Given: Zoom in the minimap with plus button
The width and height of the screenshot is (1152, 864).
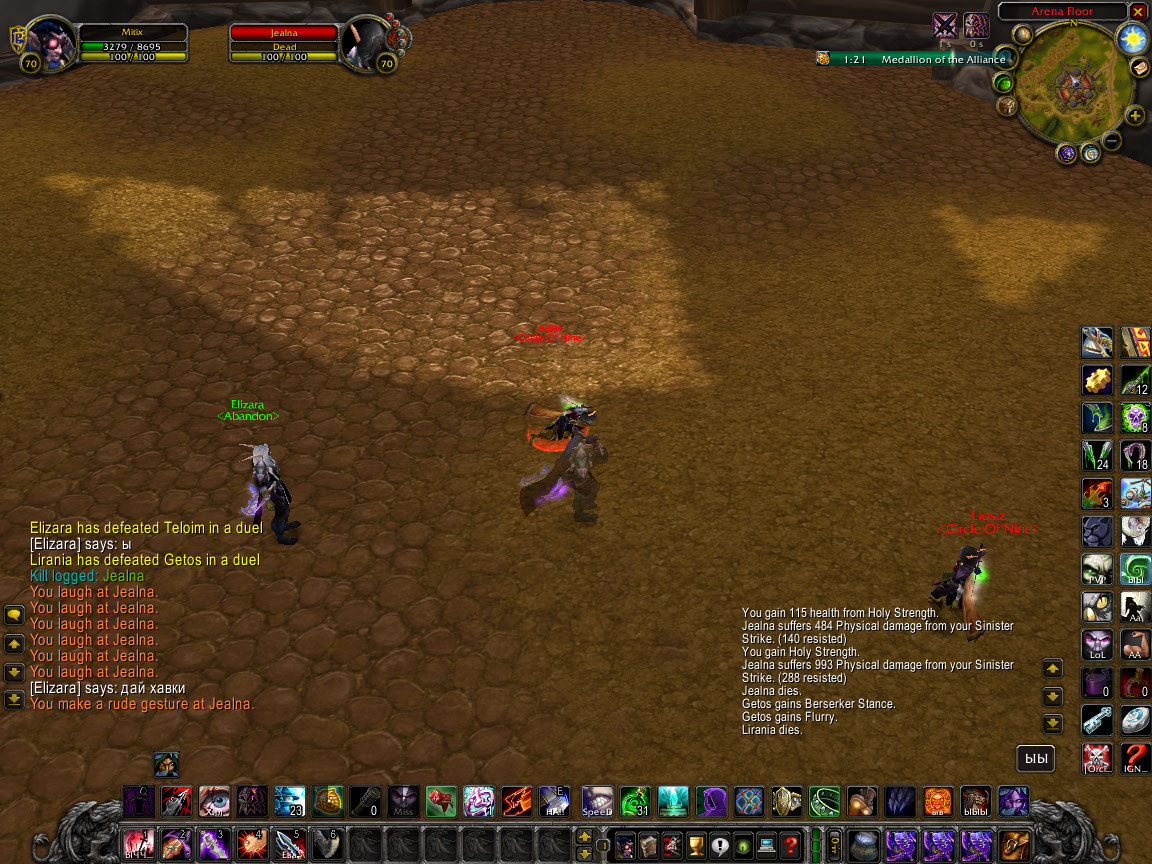Looking at the screenshot, I should 1135,116.
